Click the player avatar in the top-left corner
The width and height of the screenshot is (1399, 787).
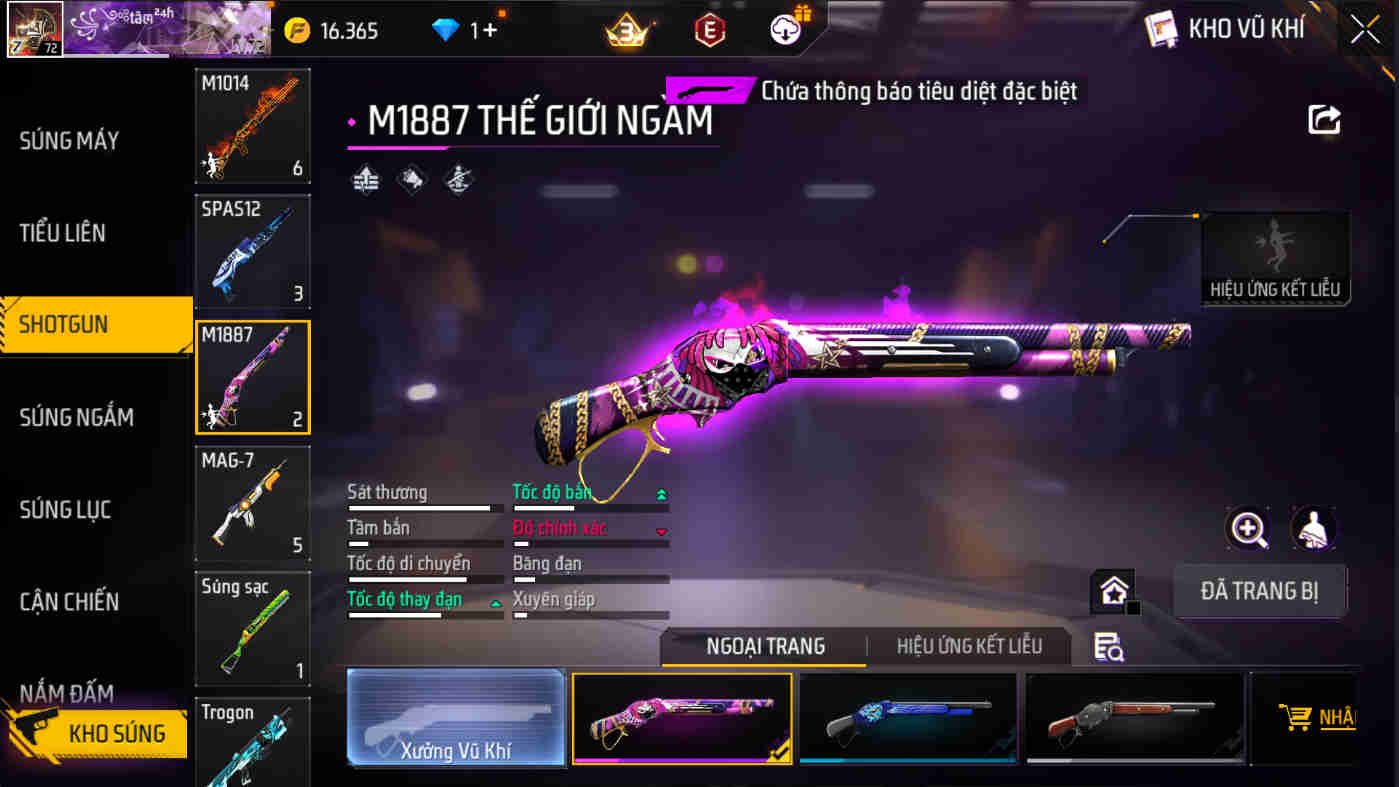(35, 27)
